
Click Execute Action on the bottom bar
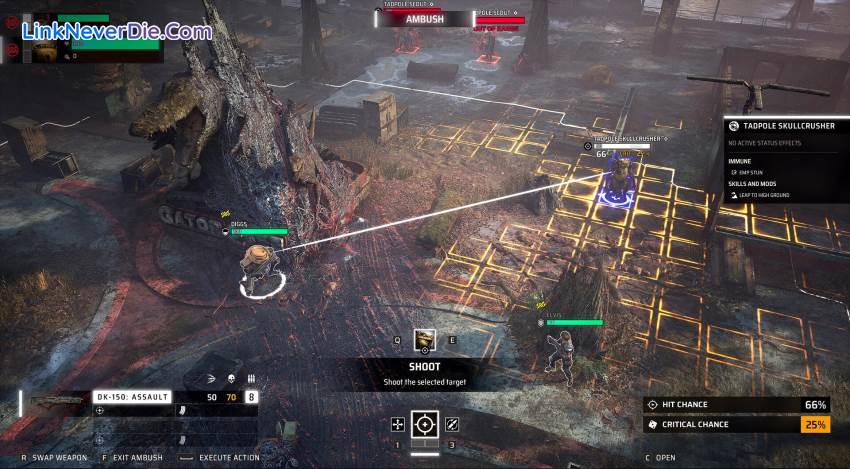tap(228, 458)
